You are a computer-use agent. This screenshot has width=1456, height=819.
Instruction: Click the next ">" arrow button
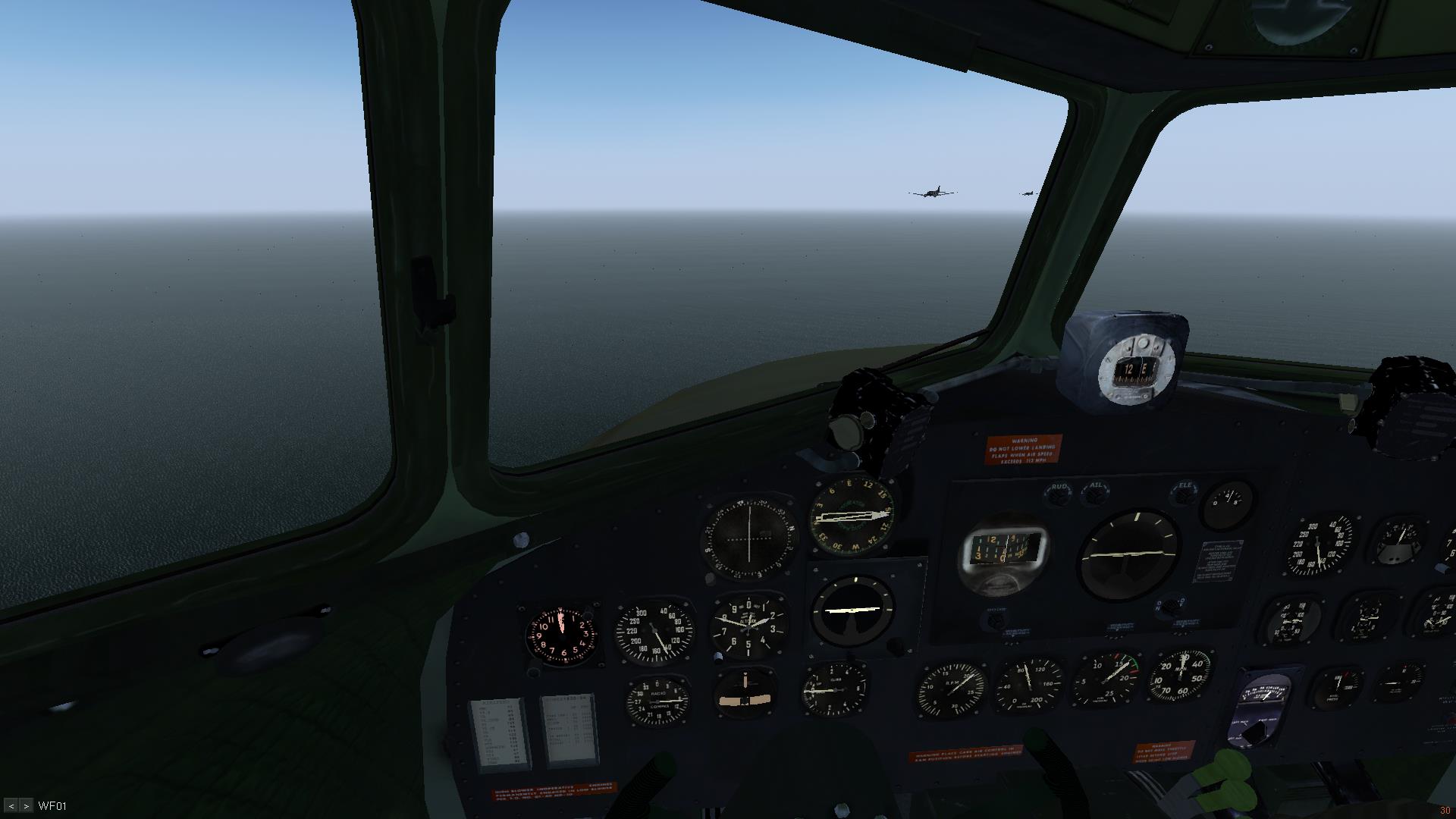[x=26, y=806]
